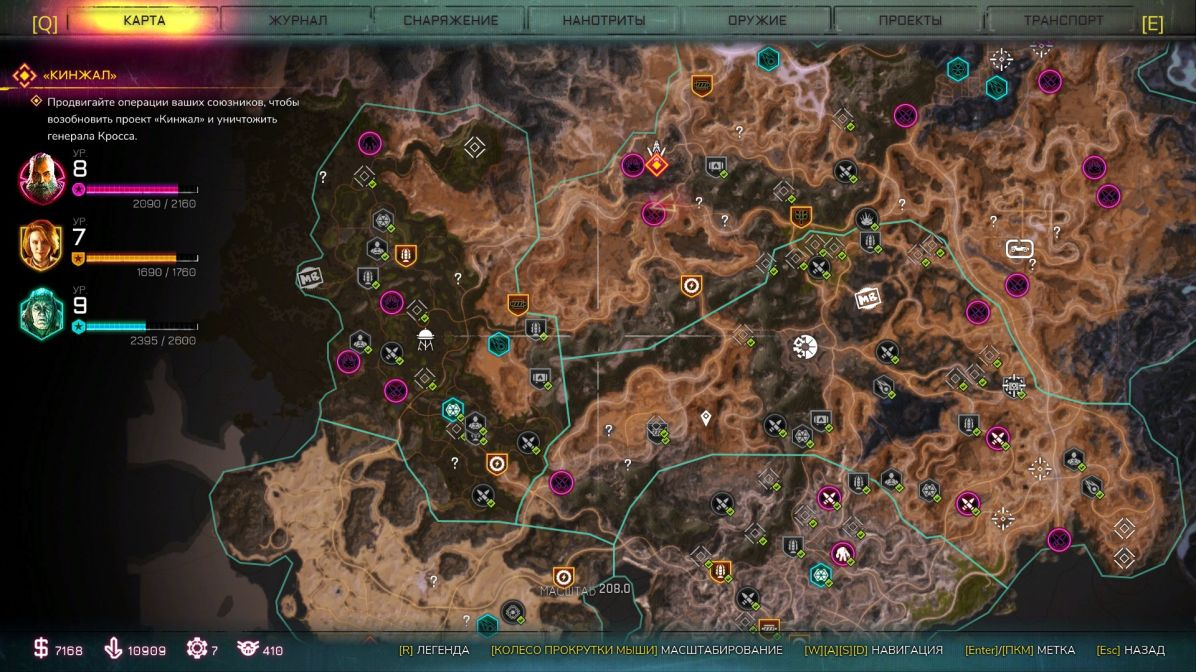Viewport: 1196px width, 672px height.
Task: Pick the teal ally portrait, level 9
Action: (x=42, y=315)
